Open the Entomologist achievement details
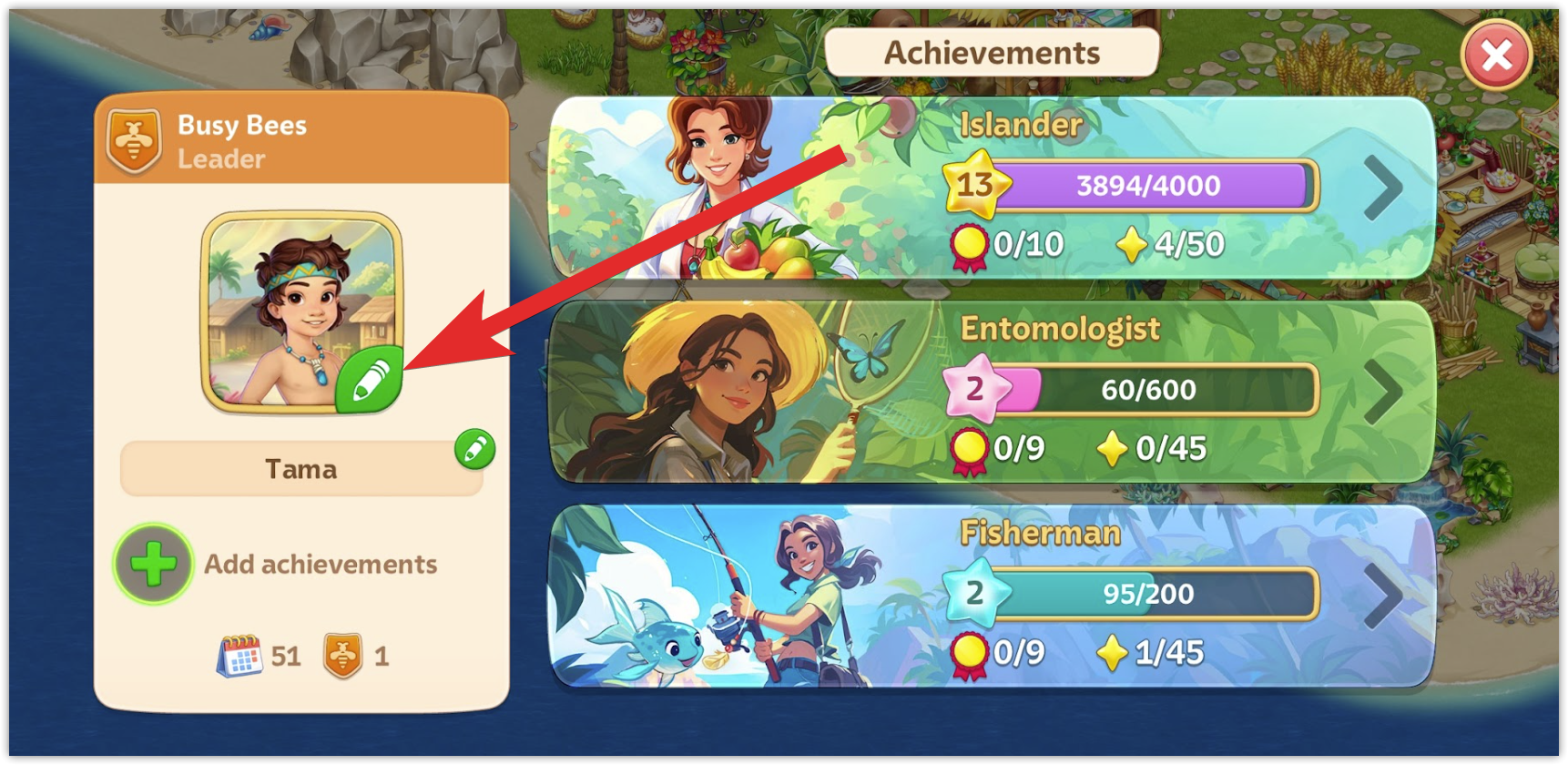Image resolution: width=1568 pixels, height=765 pixels. [1382, 393]
